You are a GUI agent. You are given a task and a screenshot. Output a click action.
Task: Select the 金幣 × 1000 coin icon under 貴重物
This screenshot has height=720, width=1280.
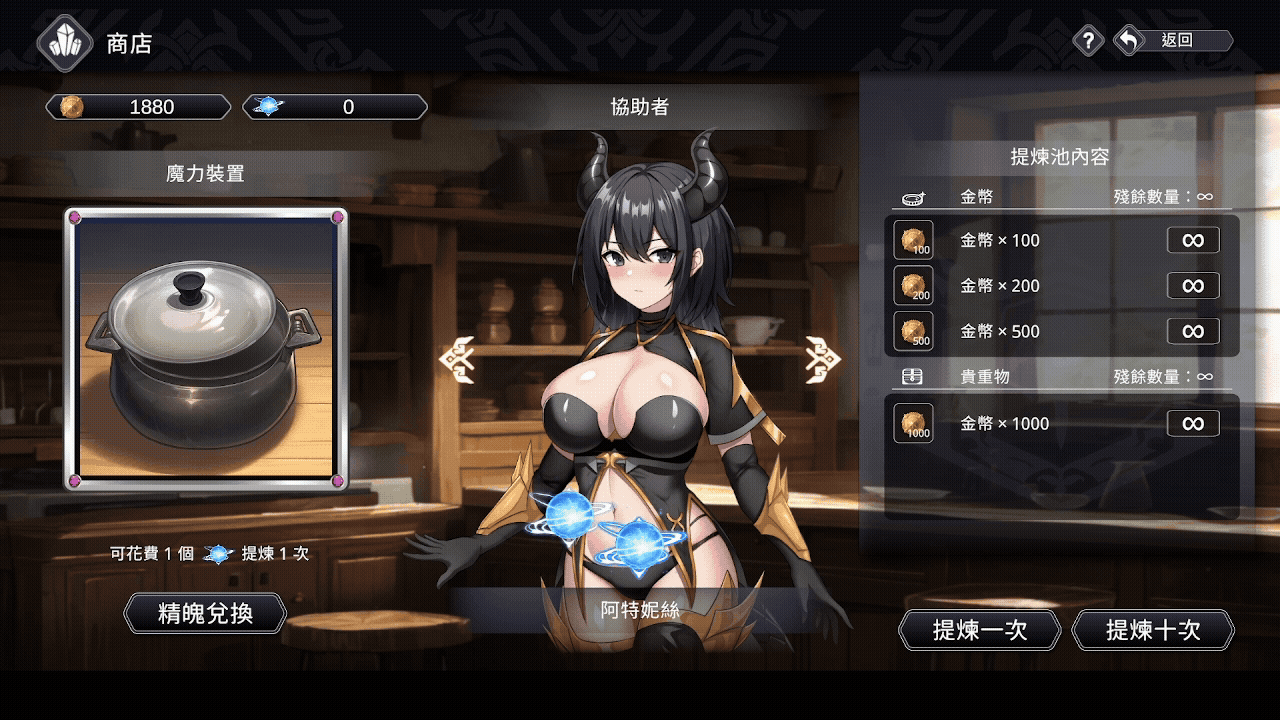[x=912, y=423]
